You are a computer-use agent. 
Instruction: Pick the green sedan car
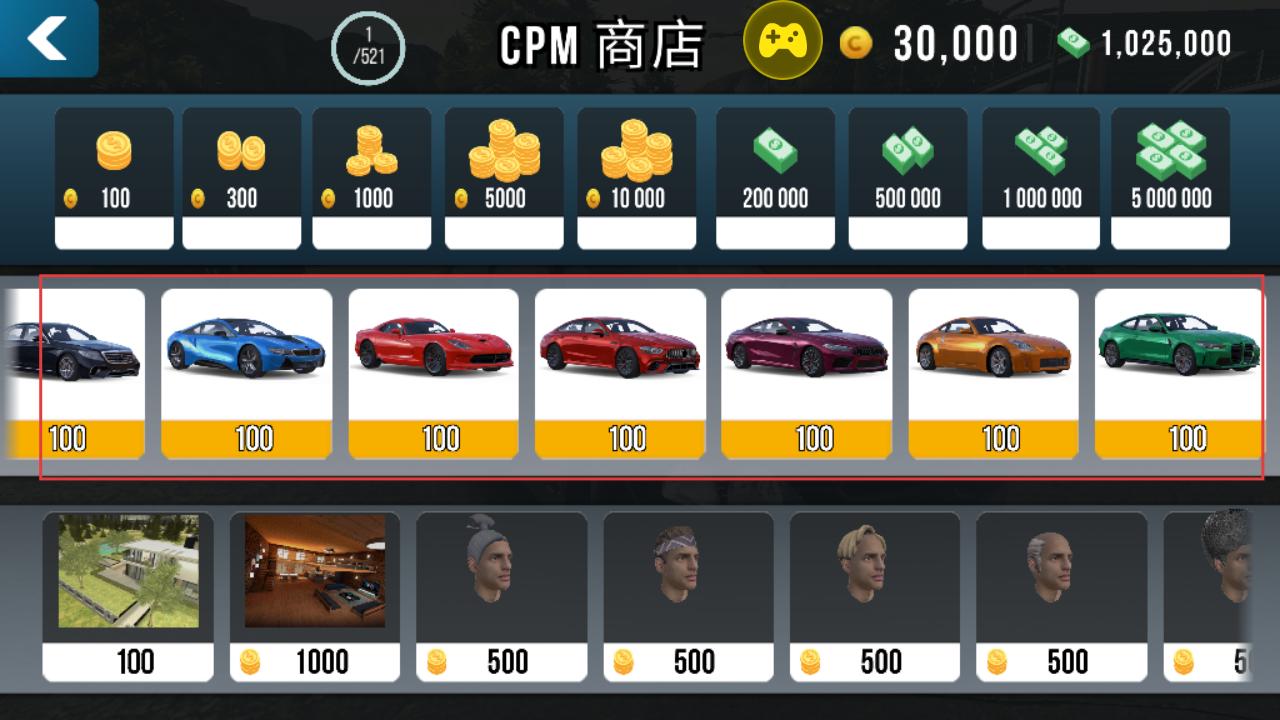point(1180,373)
